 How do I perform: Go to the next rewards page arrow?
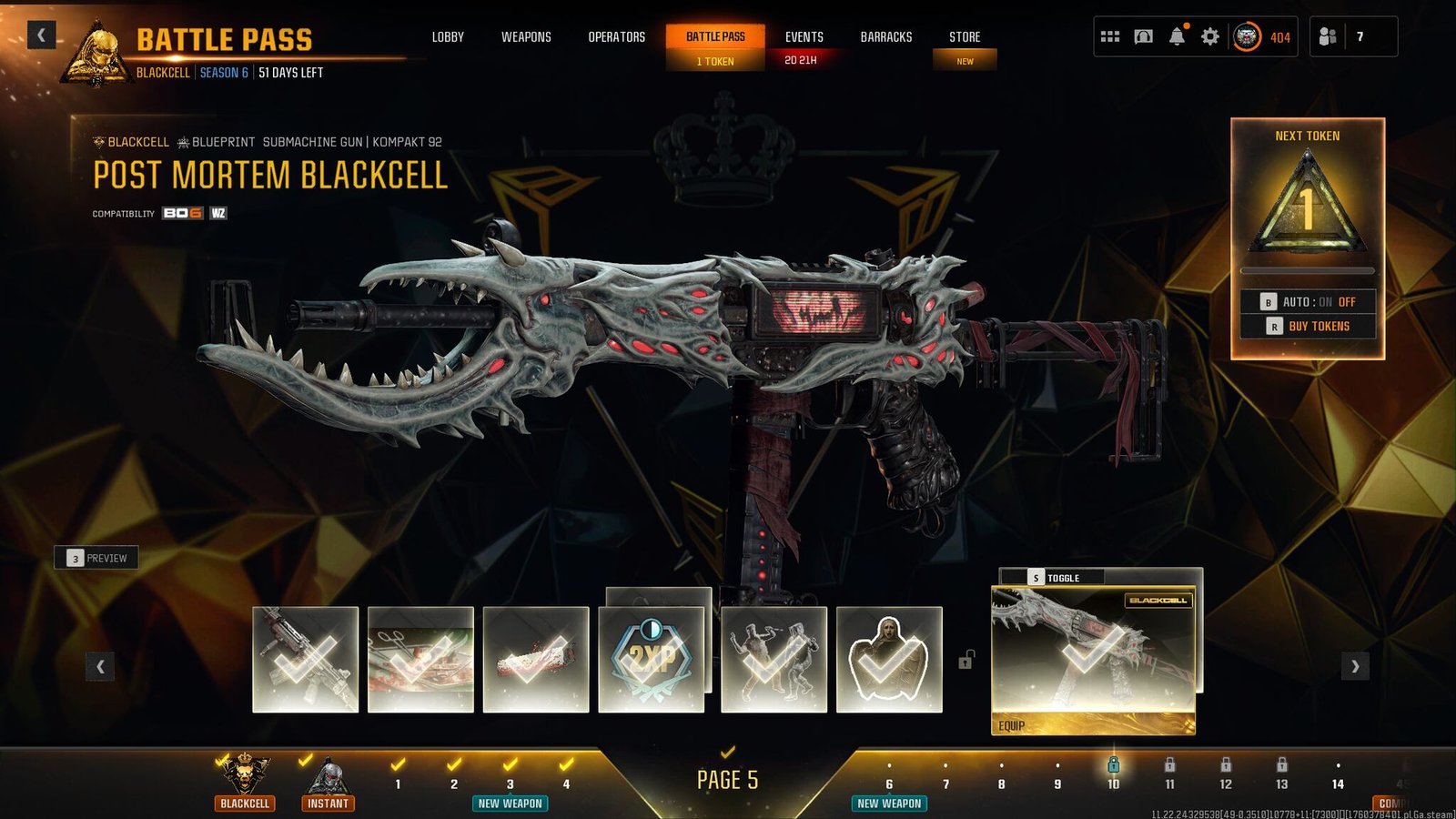pyautogui.click(x=1355, y=666)
